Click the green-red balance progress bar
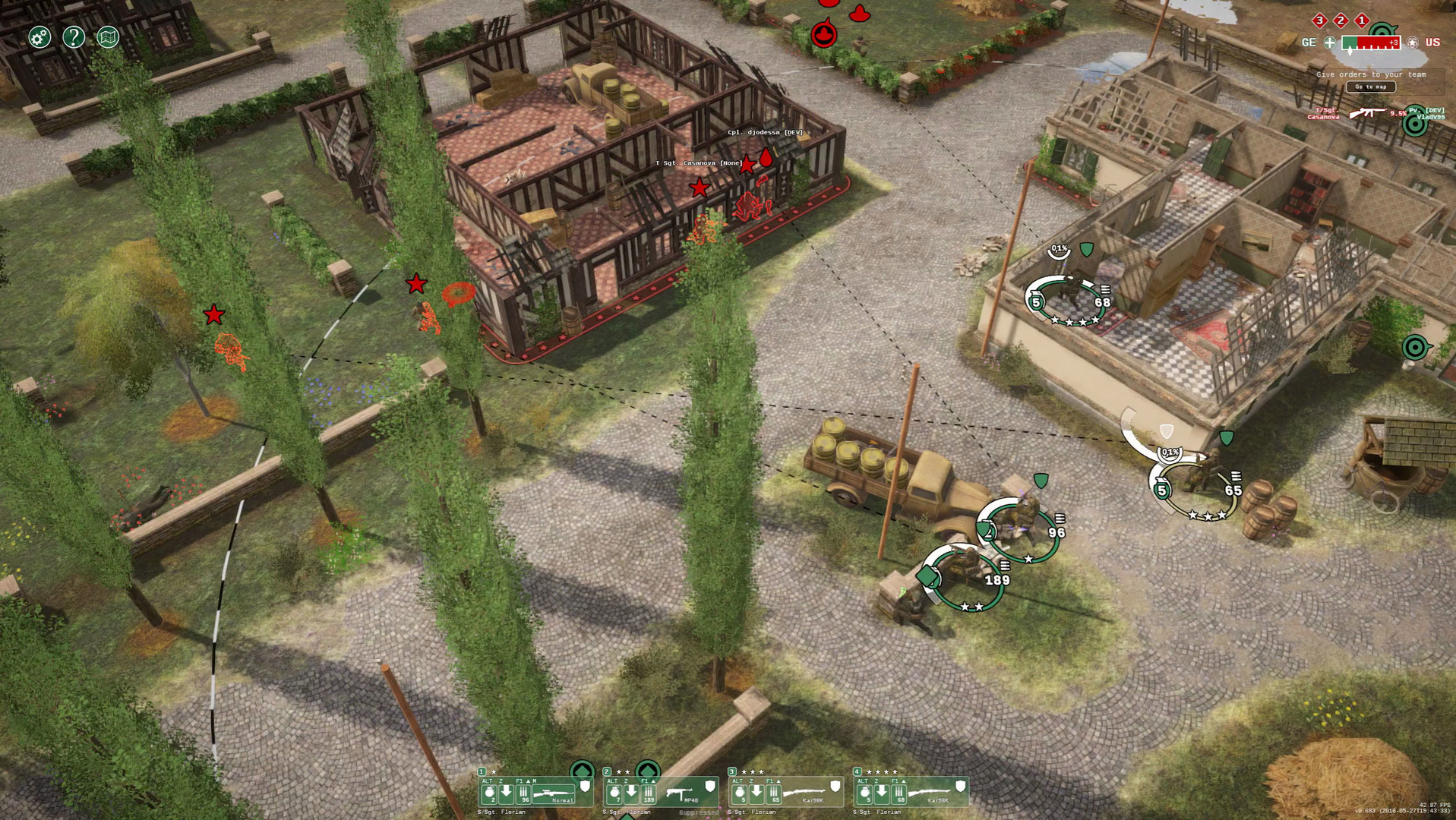 pos(1371,43)
